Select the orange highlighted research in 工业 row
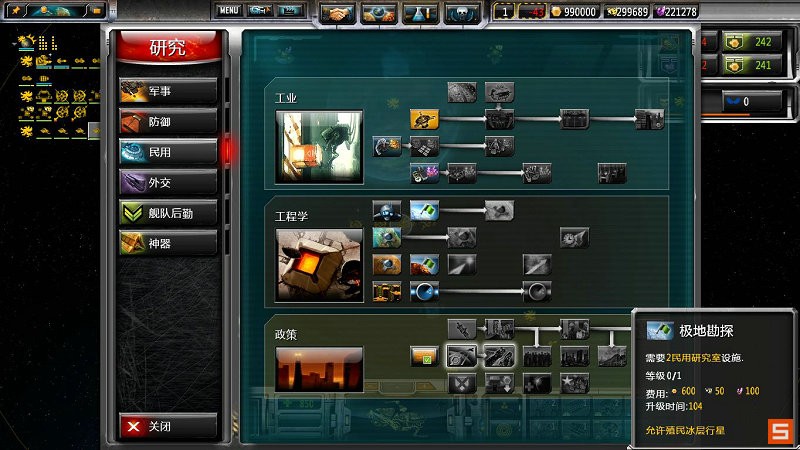The width and height of the screenshot is (800, 450). click(x=425, y=119)
